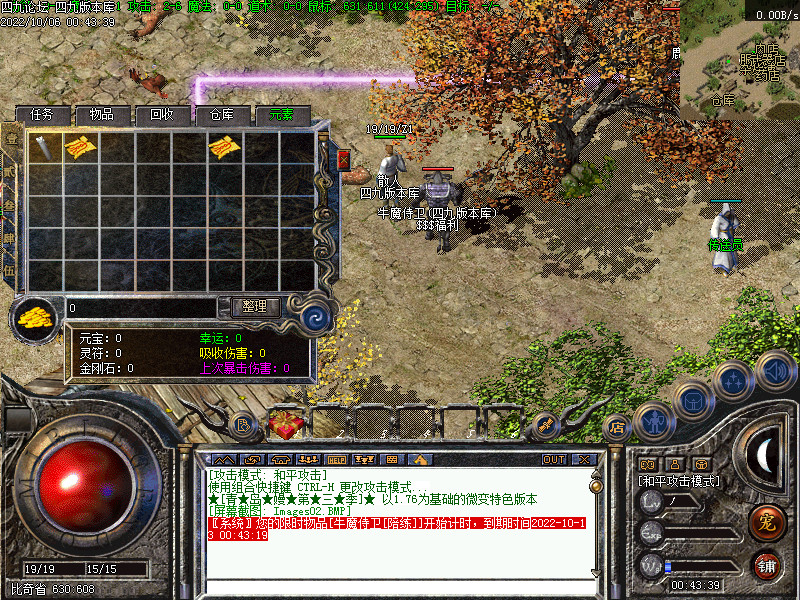Image resolution: width=800 pixels, height=600 pixels.
Task: Close the inventory with the red X
Action: tap(344, 159)
